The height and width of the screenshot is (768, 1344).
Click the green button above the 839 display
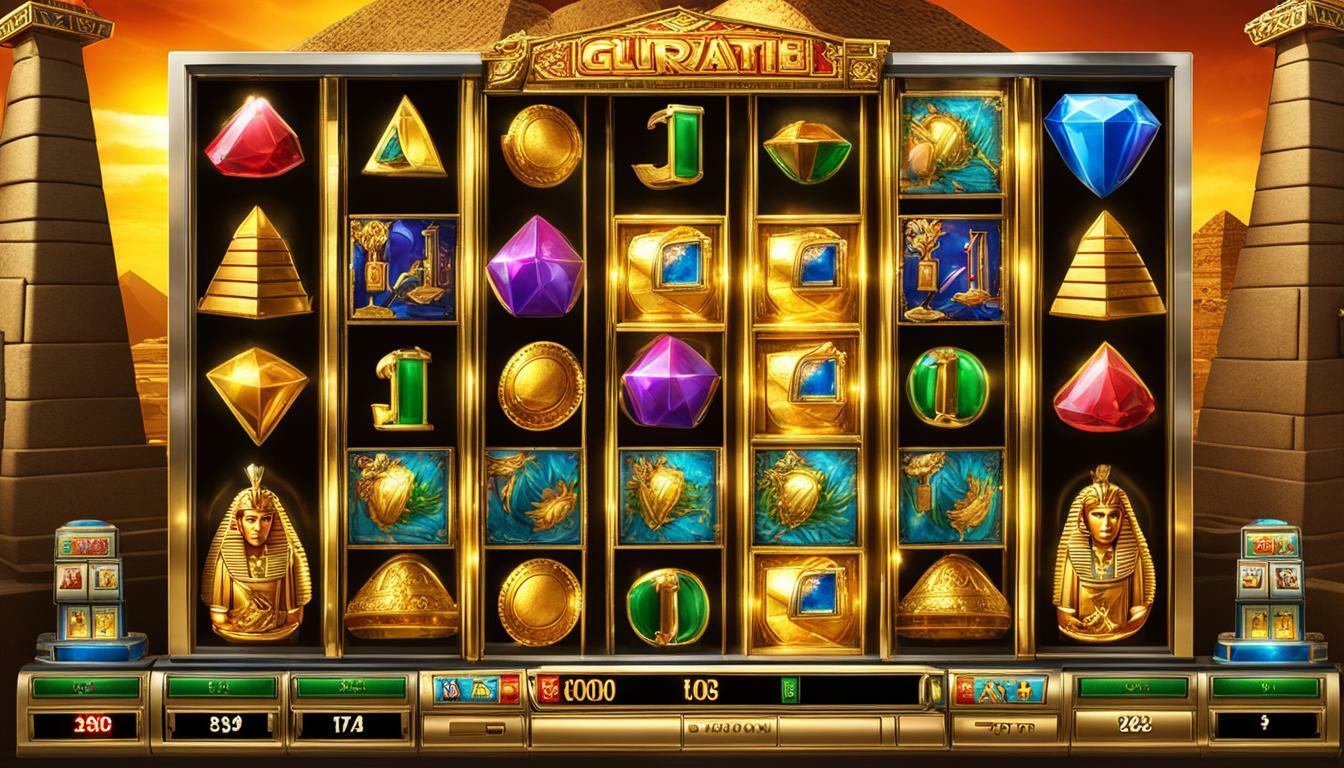pyautogui.click(x=221, y=687)
